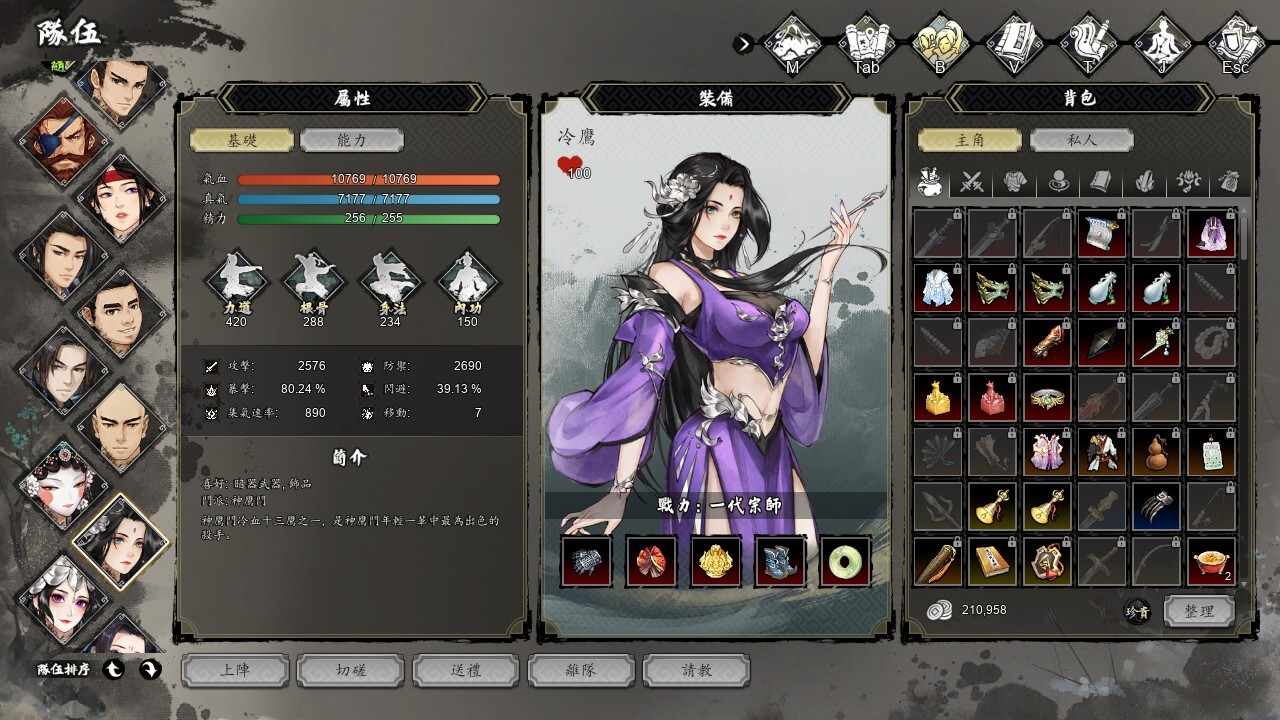The image size is (1280, 720).
Task: Select the 基礎 attributes tab
Action: coord(242,140)
